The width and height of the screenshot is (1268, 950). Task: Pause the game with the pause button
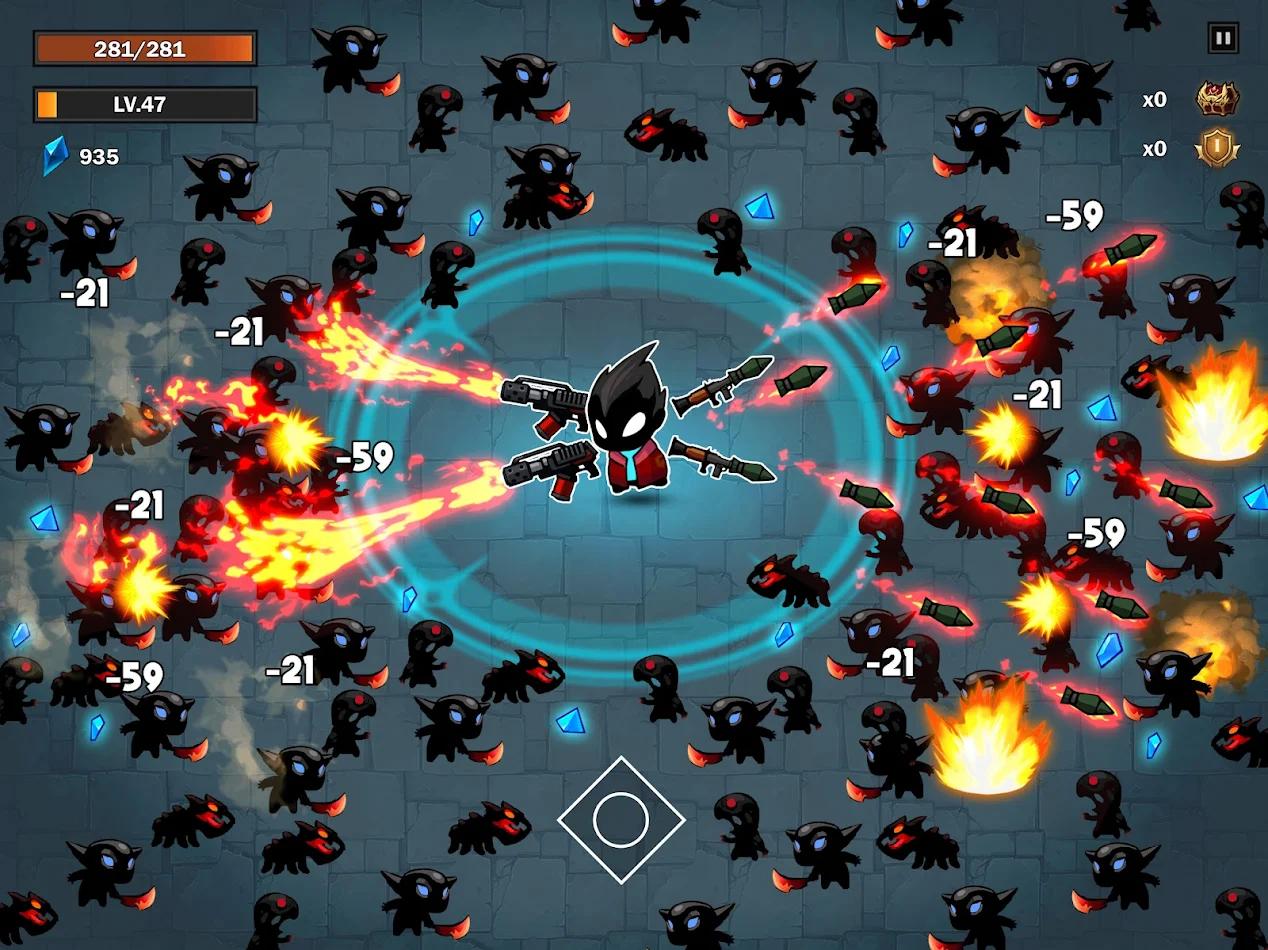tap(1223, 39)
